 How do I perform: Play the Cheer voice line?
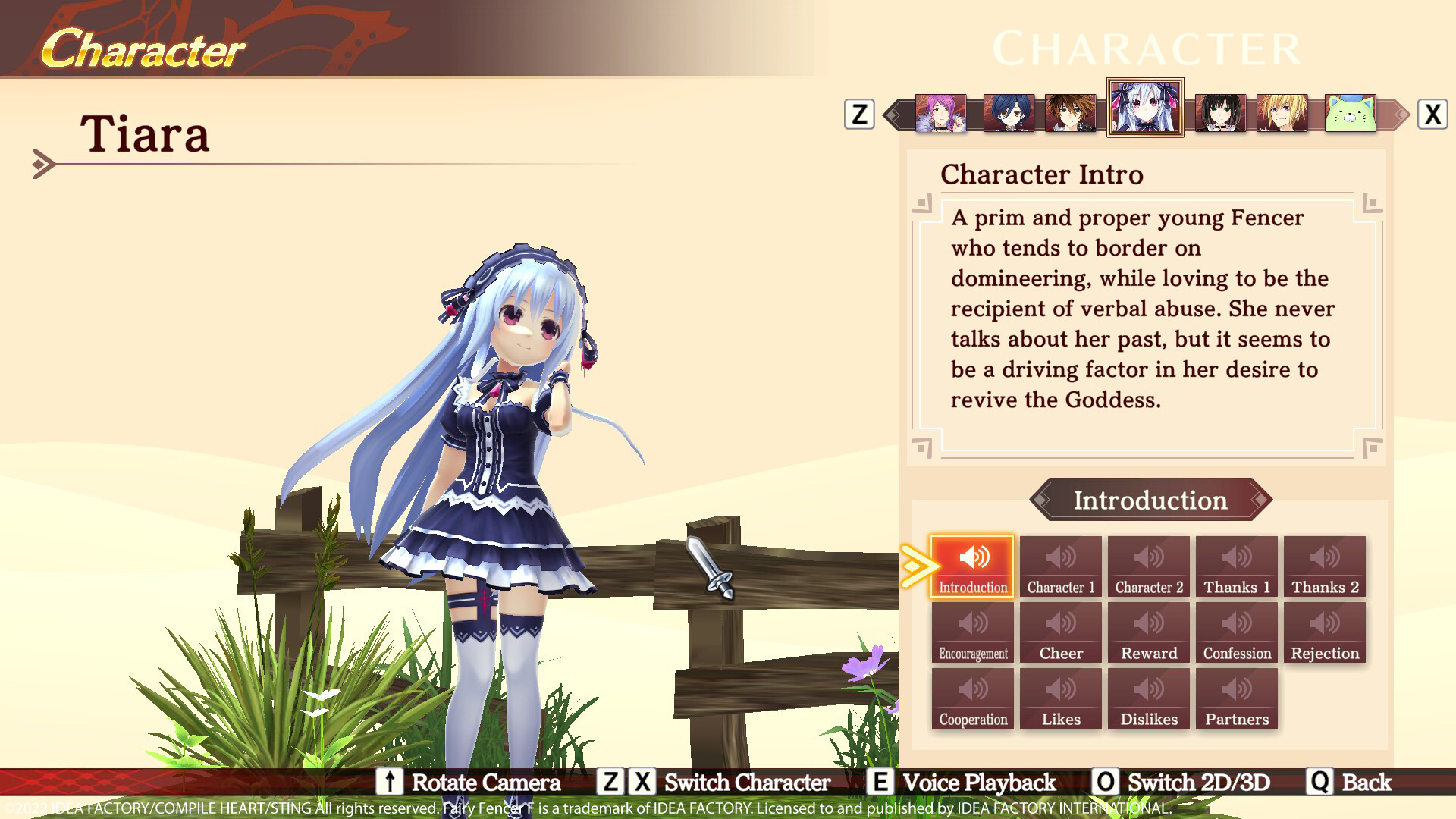pos(1060,632)
